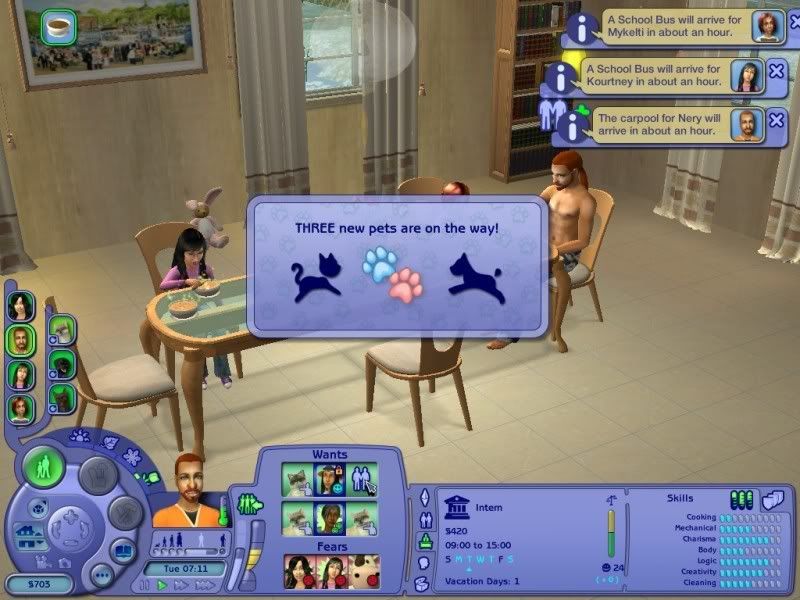Choose the top Sim portrait in family list
The image size is (800, 600).
pyautogui.click(x=20, y=304)
